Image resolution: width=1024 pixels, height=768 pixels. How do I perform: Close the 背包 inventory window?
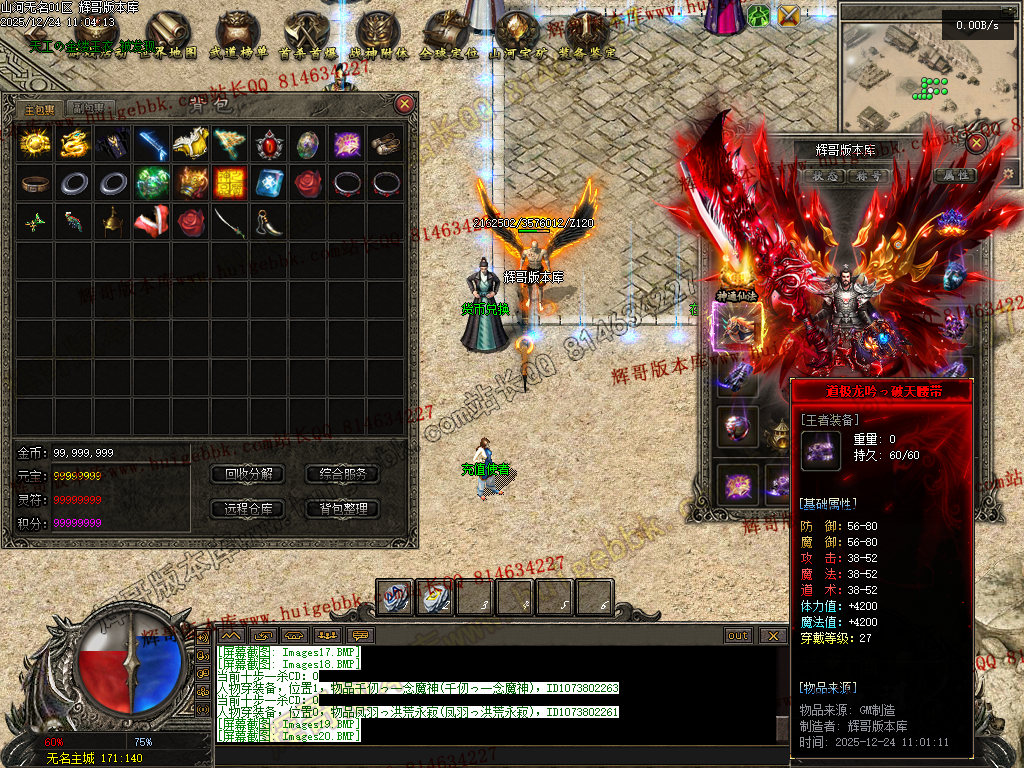pos(404,103)
